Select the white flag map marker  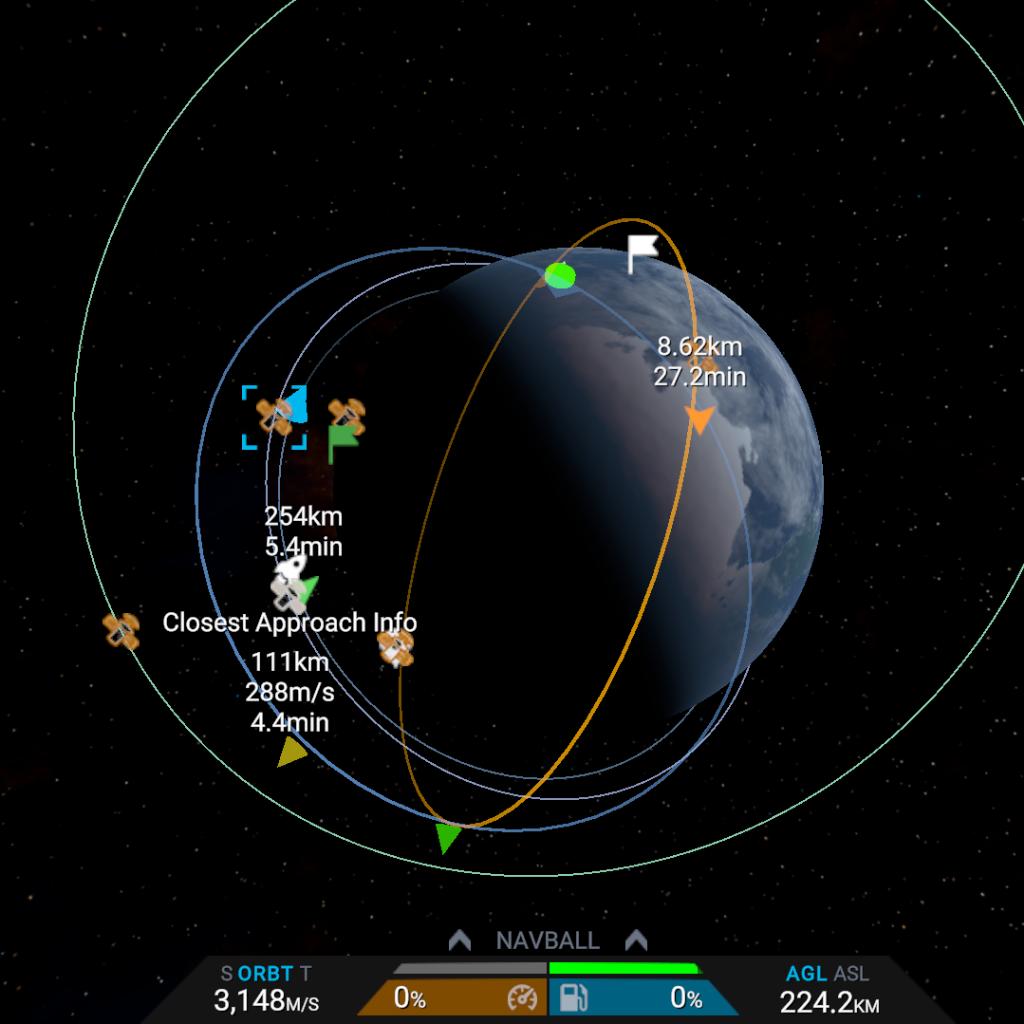point(641,253)
